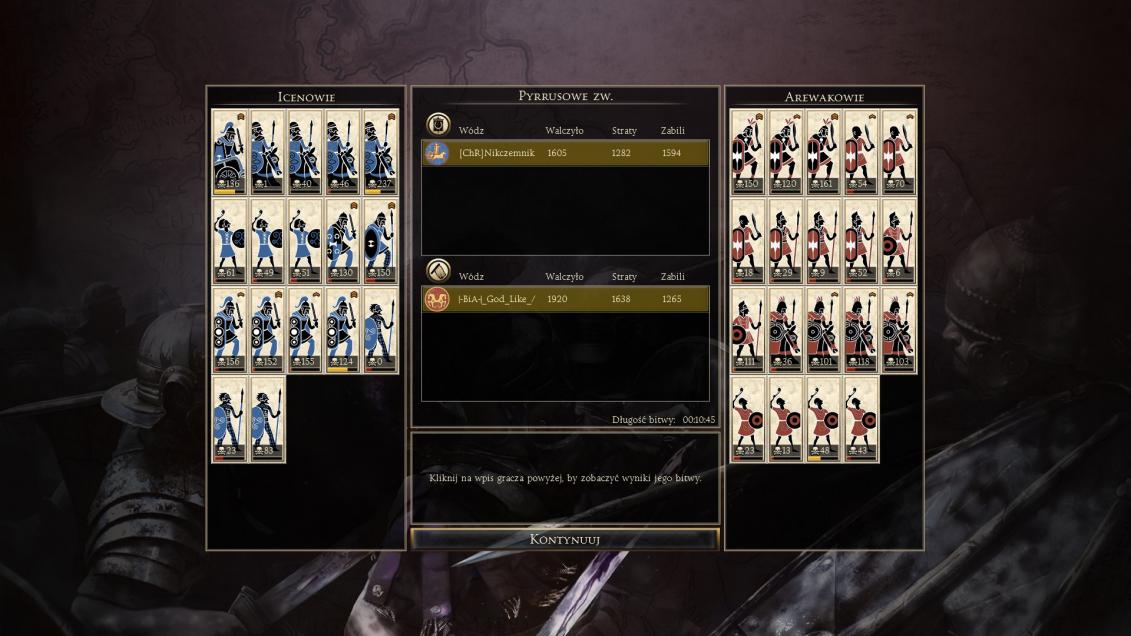This screenshot has width=1131, height=636.
Task: Choose the Icenowie unit card with 130 kills
Action: pyautogui.click(x=343, y=241)
